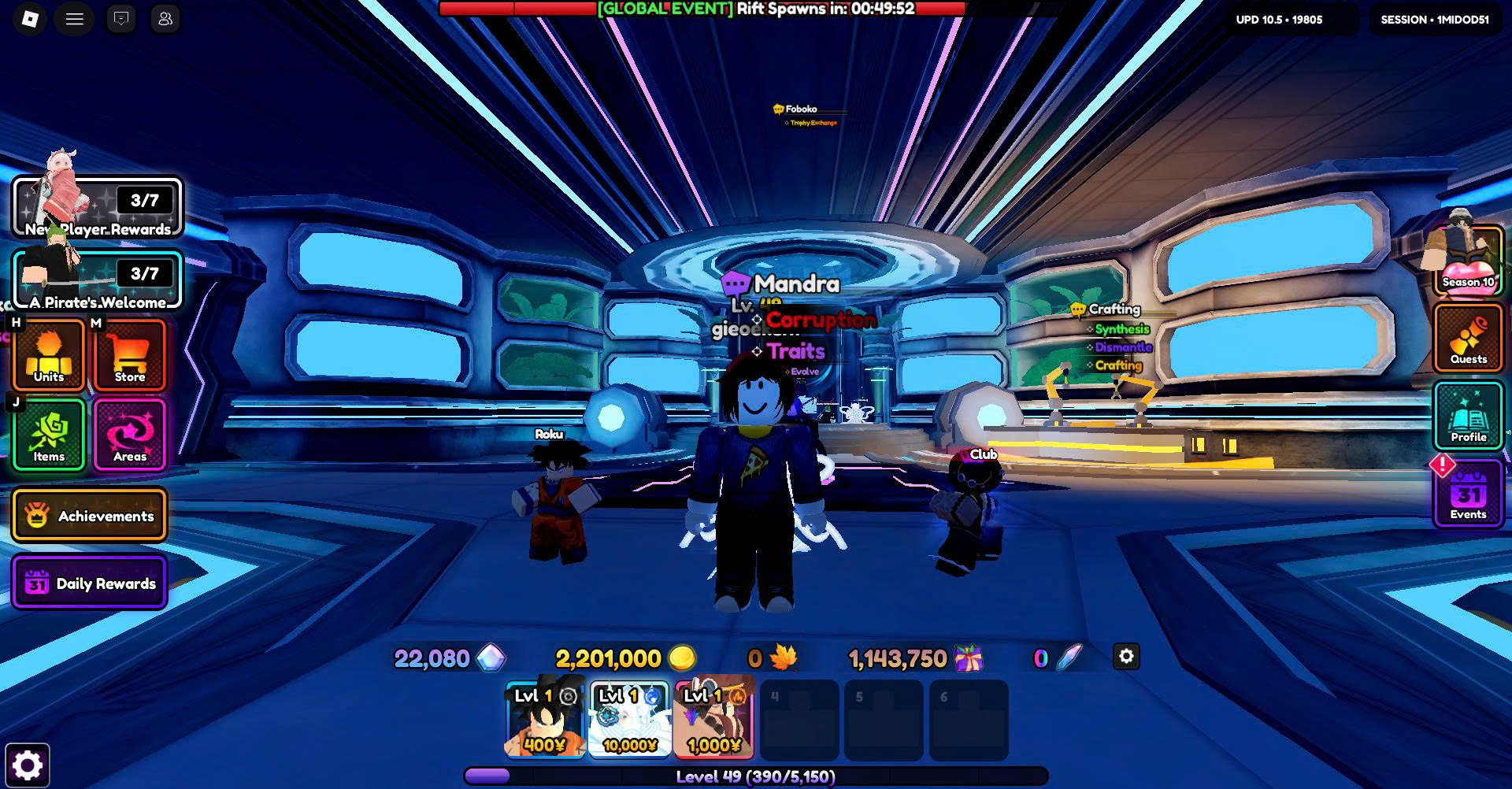Open the hamburger menu in top bar
The image size is (1512, 789).
tap(75, 19)
